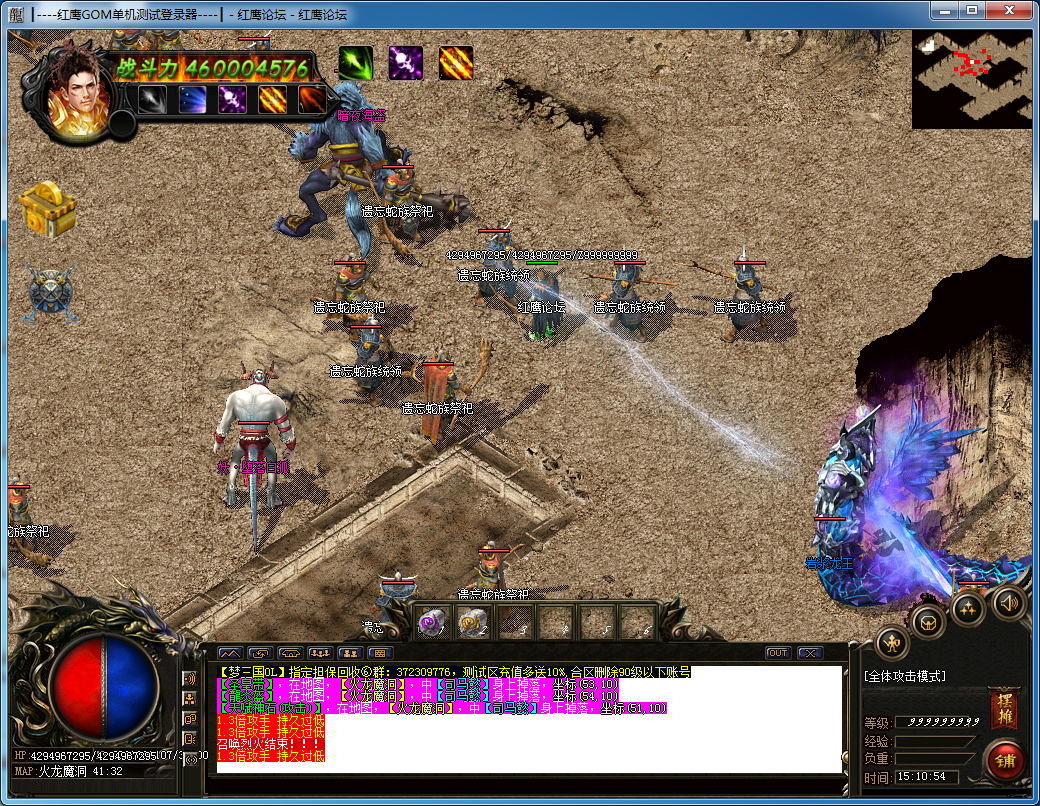
Task: Switch the 全体攻击模式 attack mode label
Action: pos(906,677)
